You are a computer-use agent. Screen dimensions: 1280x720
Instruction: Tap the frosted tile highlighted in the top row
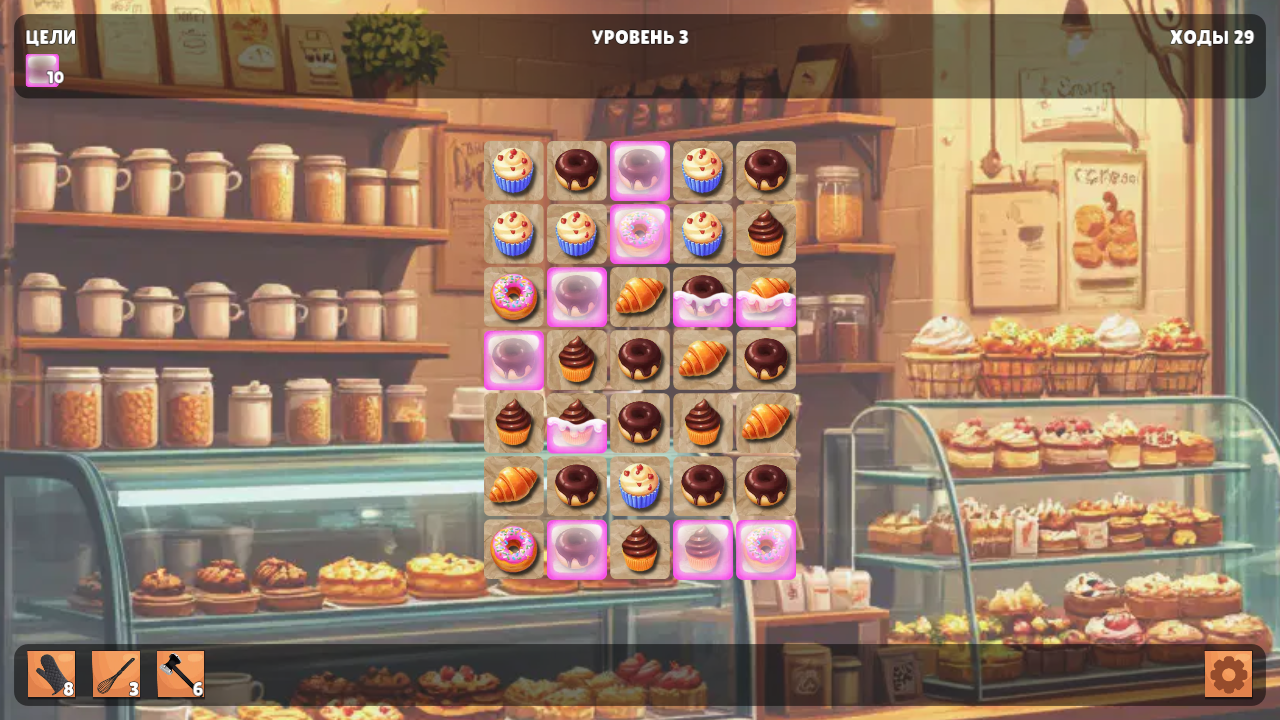[640, 170]
